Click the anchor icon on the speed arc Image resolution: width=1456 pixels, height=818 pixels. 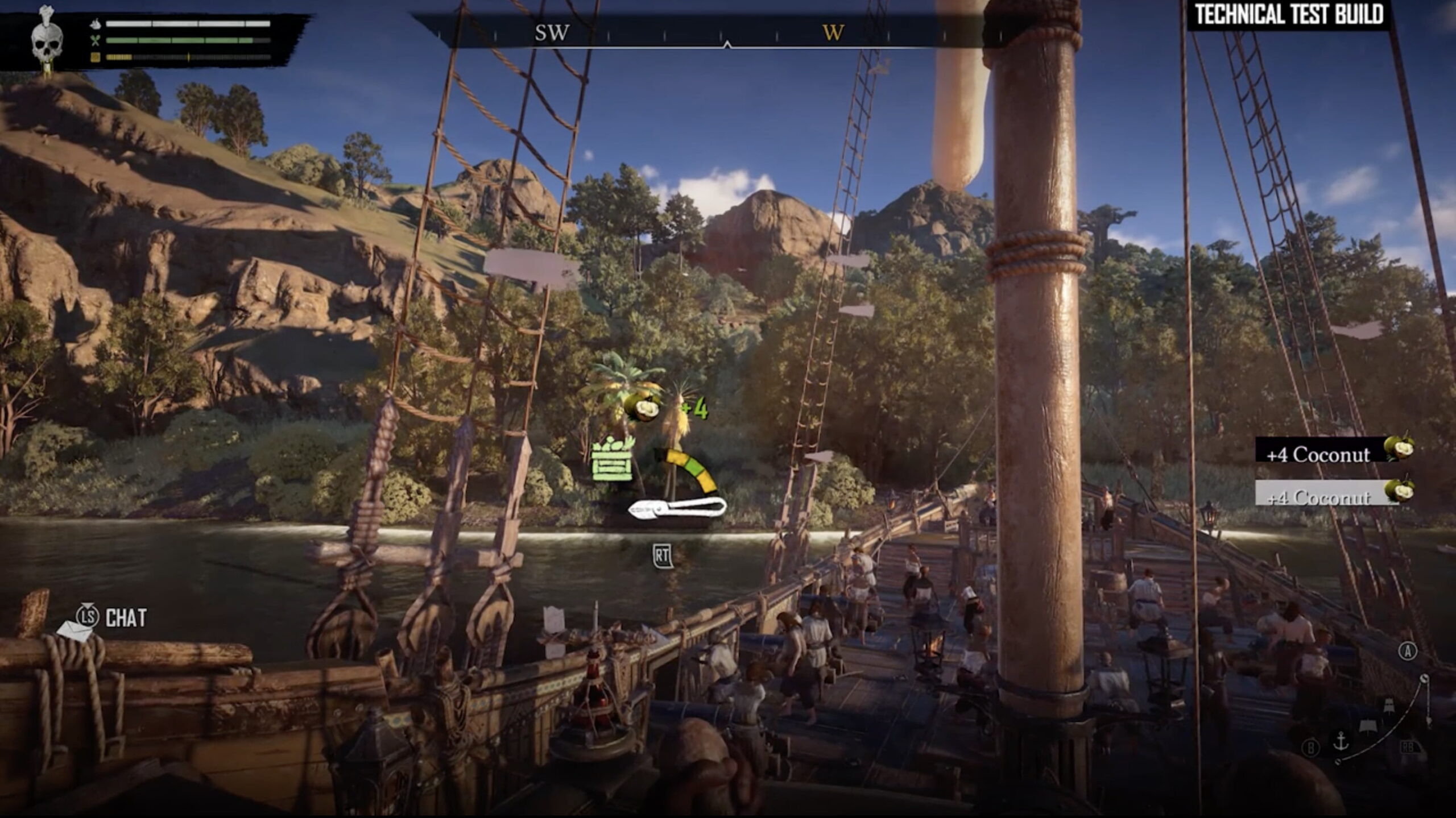coord(1341,741)
